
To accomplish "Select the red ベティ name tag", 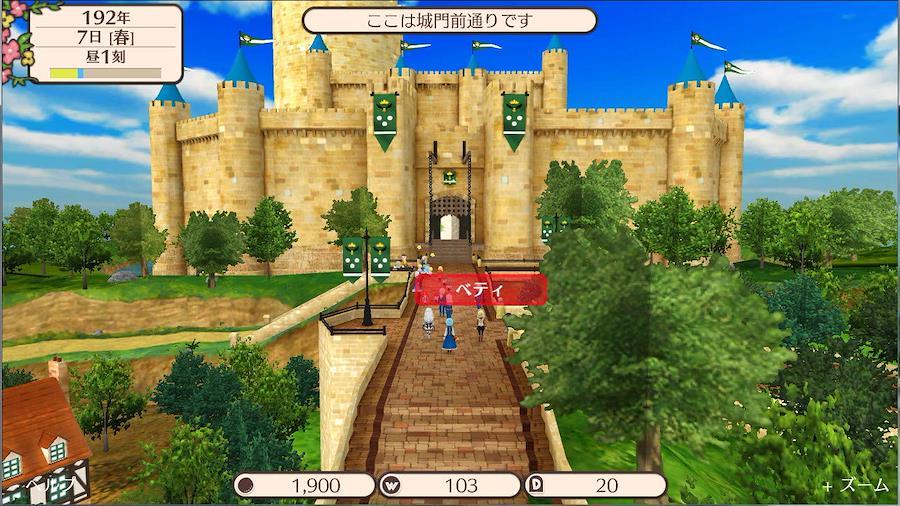I will pos(480,290).
